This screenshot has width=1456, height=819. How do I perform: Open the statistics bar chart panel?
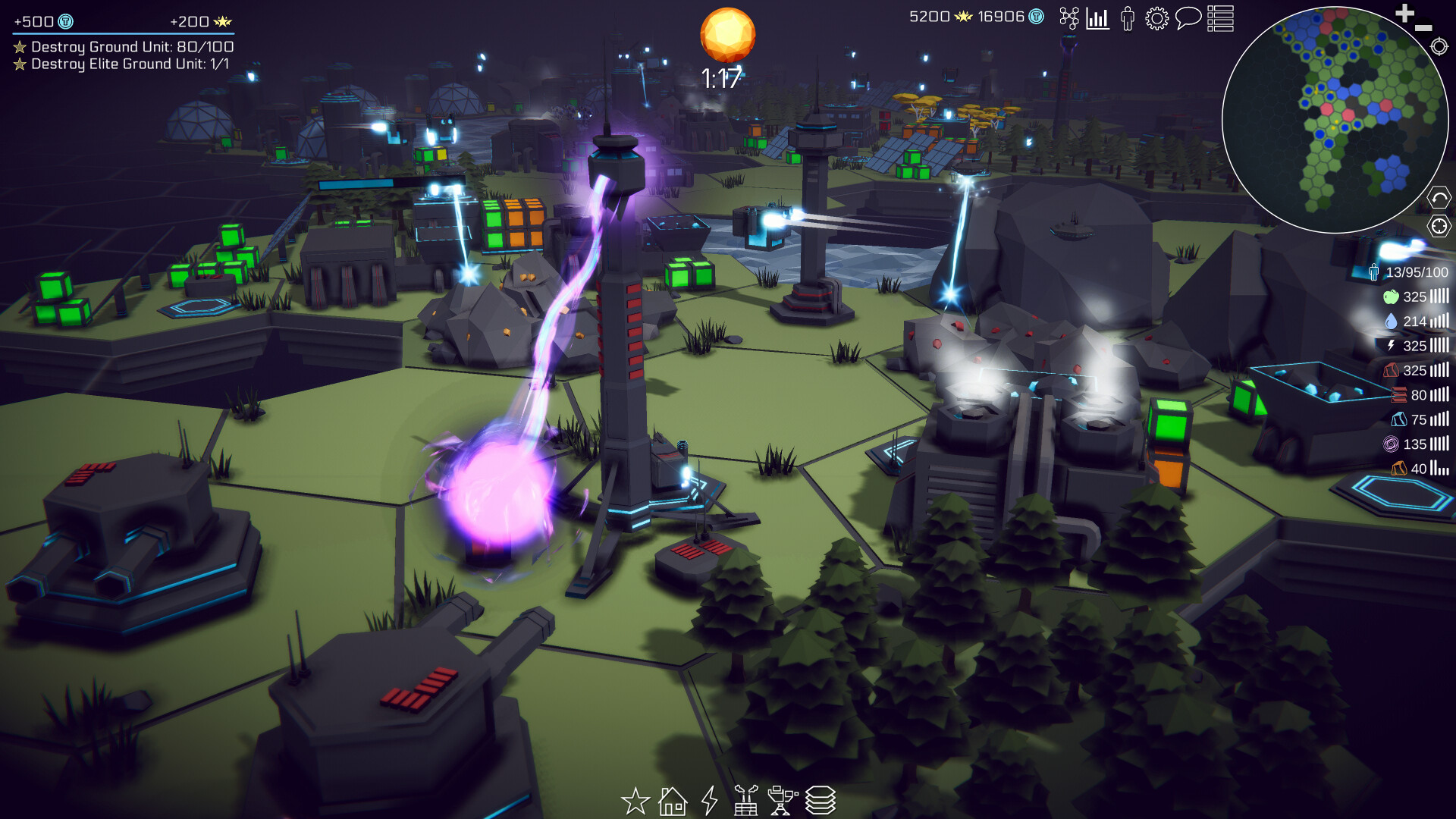pyautogui.click(x=1098, y=20)
